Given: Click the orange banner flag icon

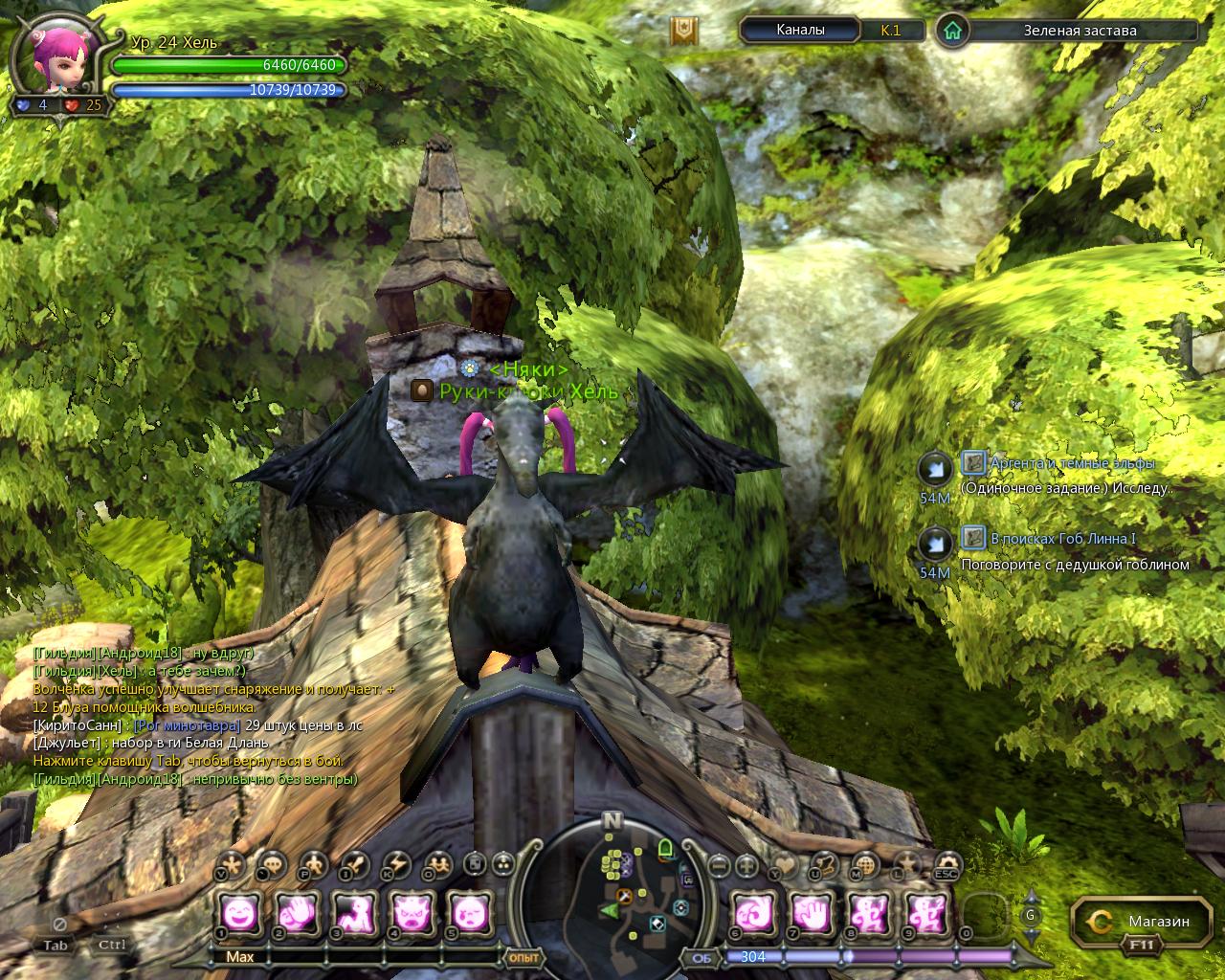Looking at the screenshot, I should 682,31.
